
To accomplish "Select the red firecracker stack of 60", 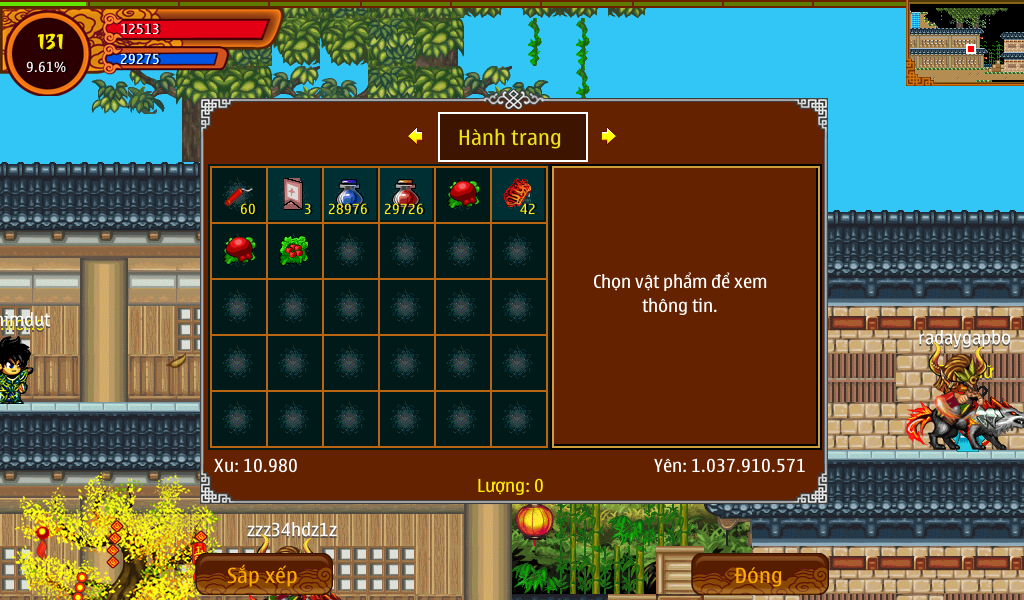I will click(x=238, y=195).
